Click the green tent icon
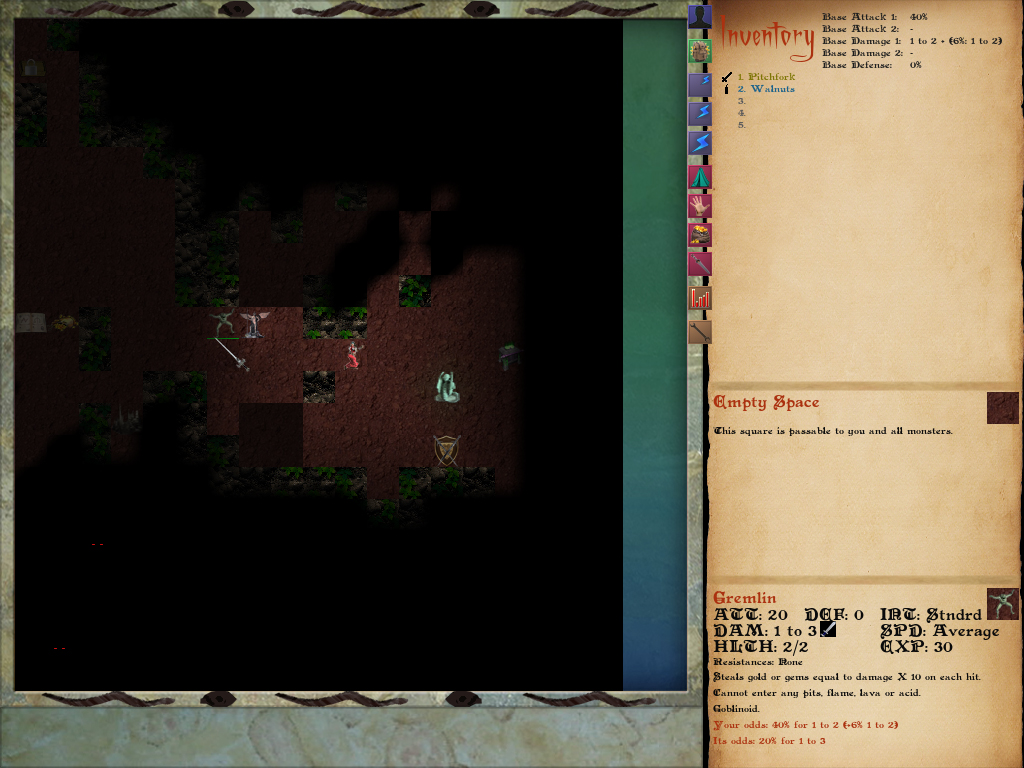This screenshot has width=1024, height=768. (x=700, y=177)
